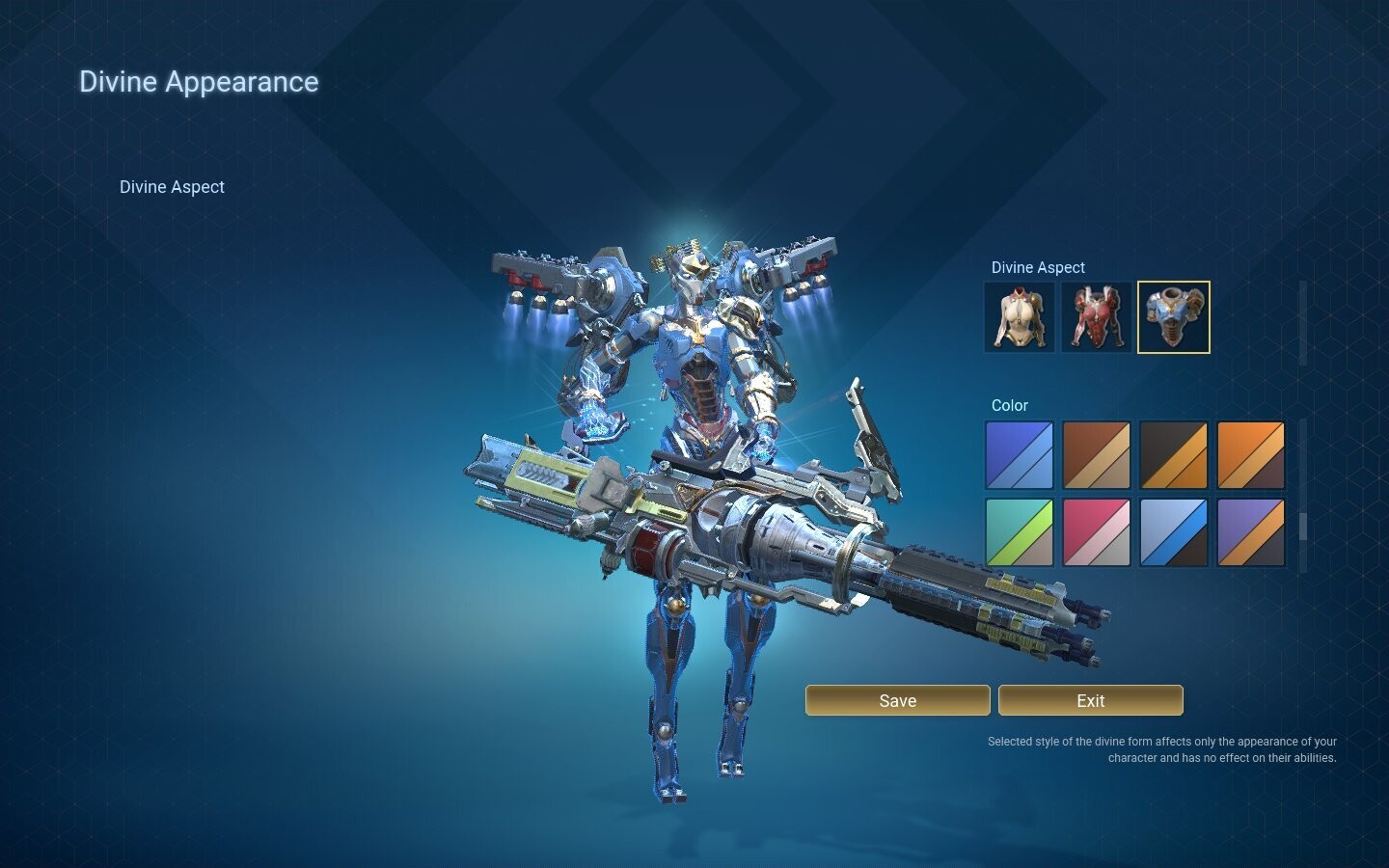Apply the black and gold color scheme
This screenshot has width=1389, height=868.
point(1174,454)
